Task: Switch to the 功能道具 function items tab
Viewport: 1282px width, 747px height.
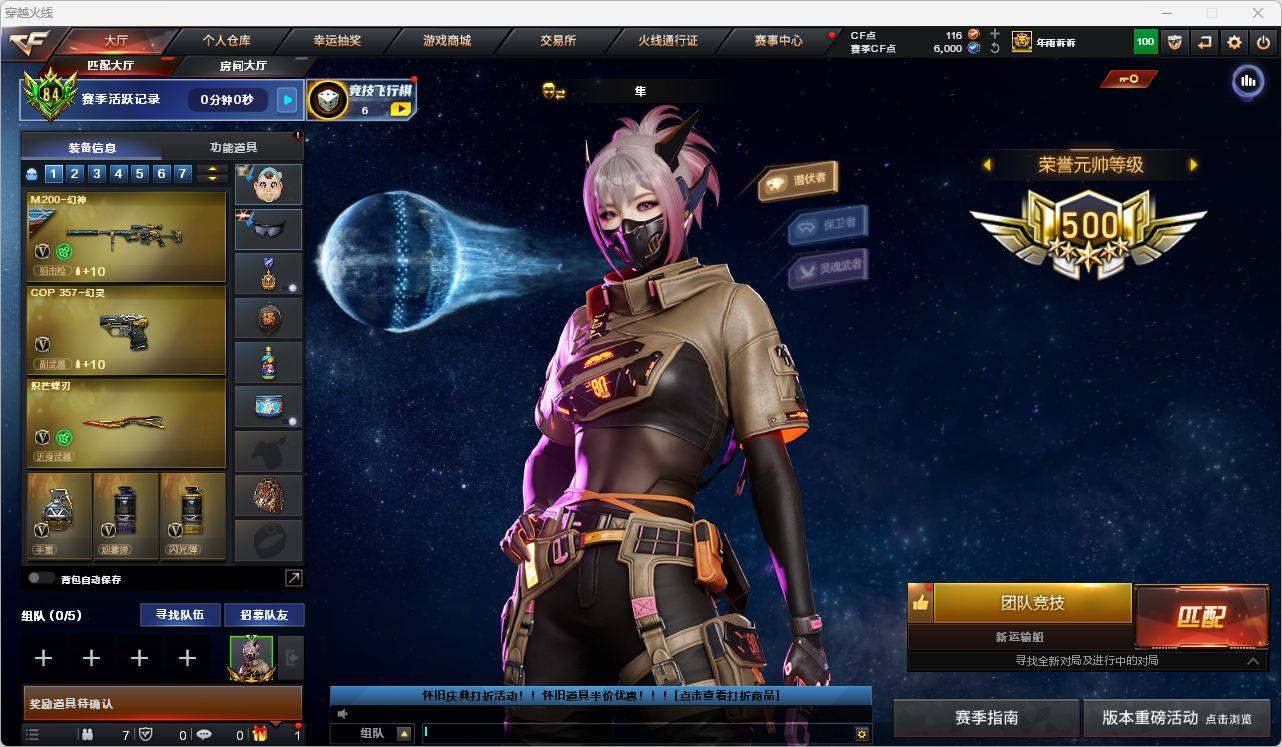Action: tap(233, 147)
